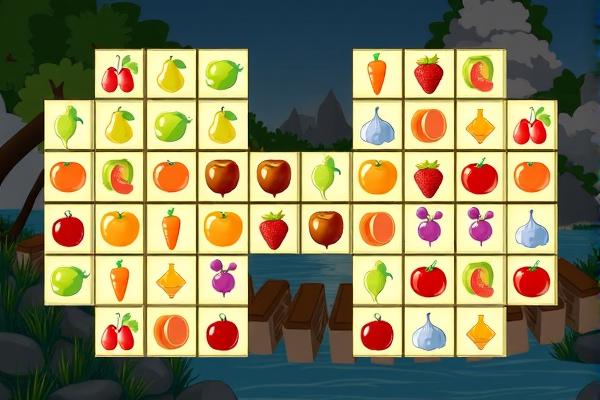Pick the tomato between the strawberry and orange
This screenshot has width=600, height=400.
click(x=480, y=177)
